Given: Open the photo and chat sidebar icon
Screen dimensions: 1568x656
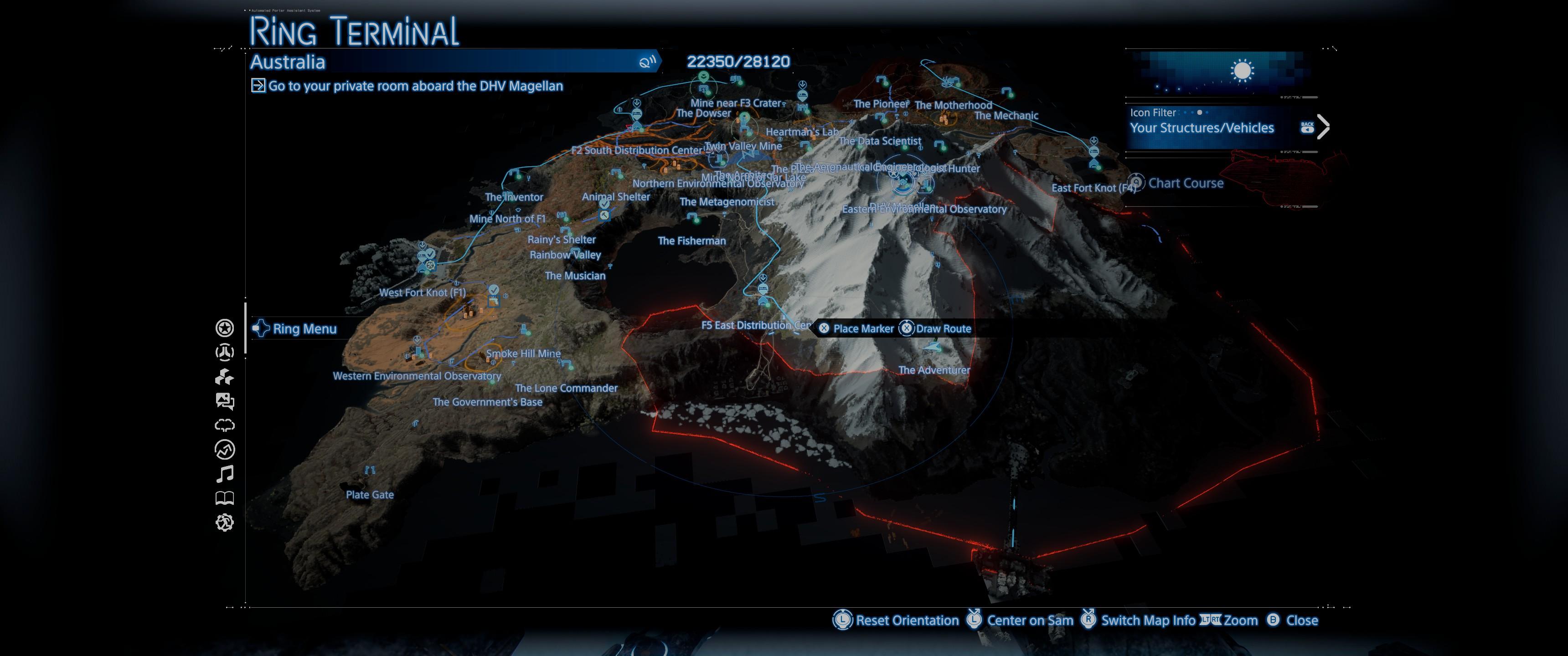Looking at the screenshot, I should (x=225, y=401).
